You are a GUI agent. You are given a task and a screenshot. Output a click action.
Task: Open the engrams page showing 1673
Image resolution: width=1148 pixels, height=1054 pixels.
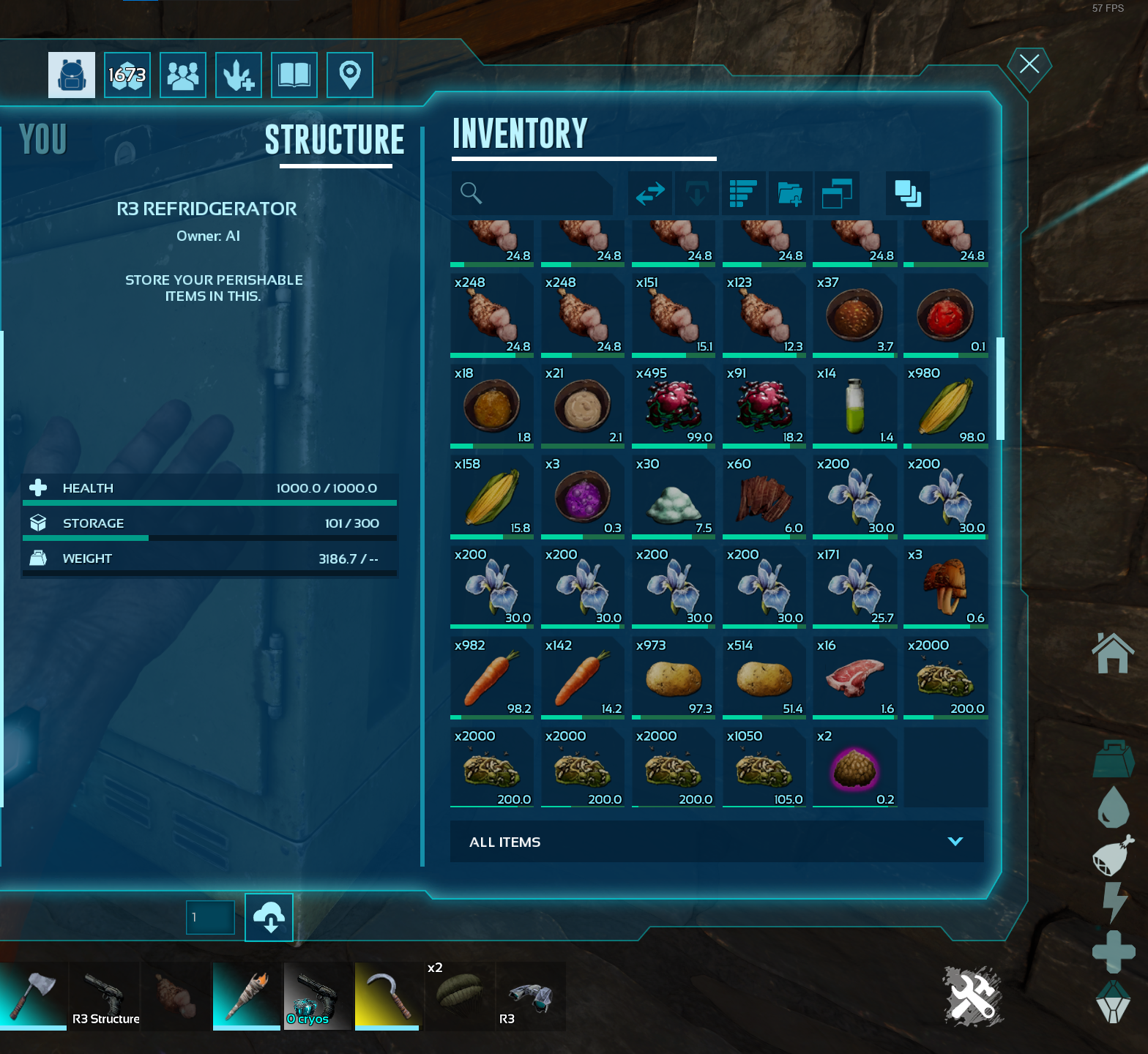127,75
